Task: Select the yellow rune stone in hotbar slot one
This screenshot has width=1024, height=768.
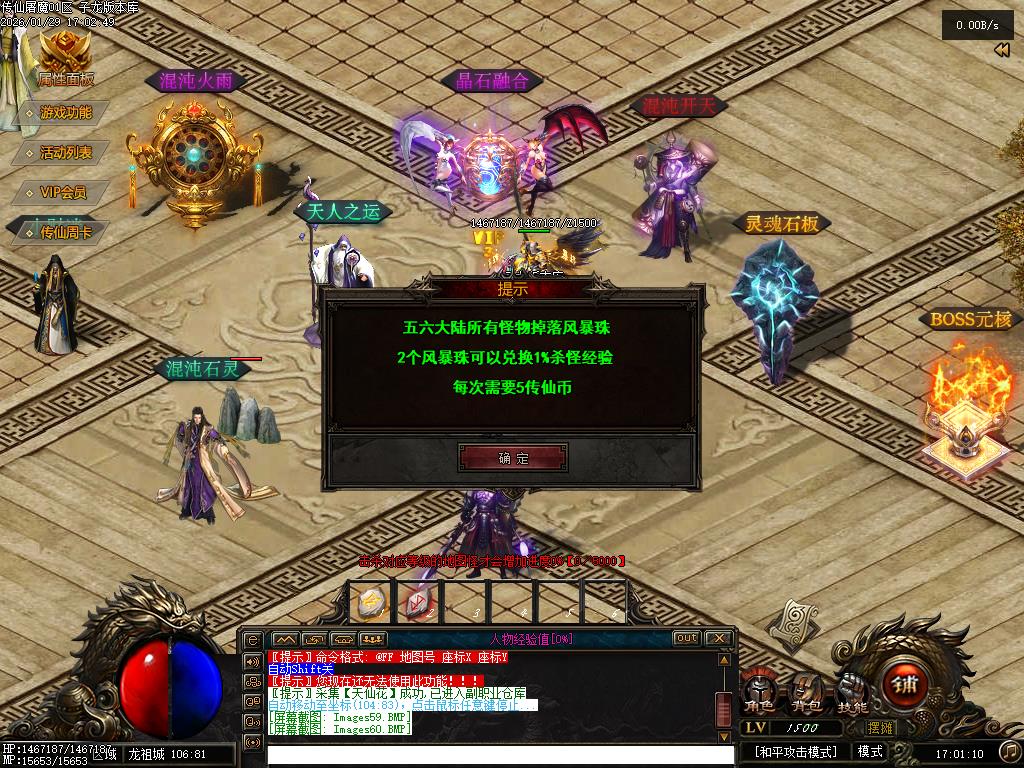Action: 374,603
